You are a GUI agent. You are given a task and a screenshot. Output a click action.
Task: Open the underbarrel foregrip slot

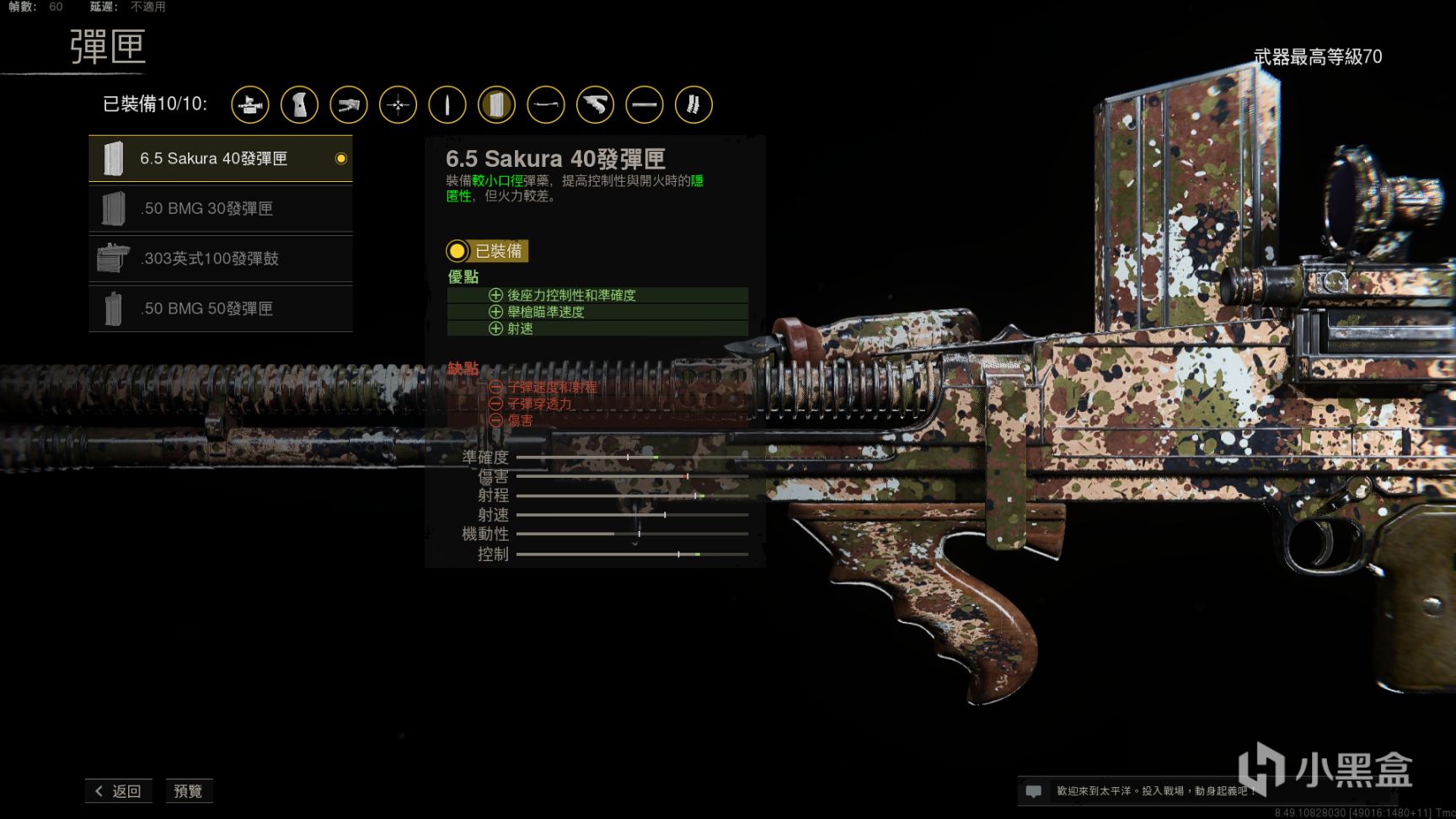(595, 105)
